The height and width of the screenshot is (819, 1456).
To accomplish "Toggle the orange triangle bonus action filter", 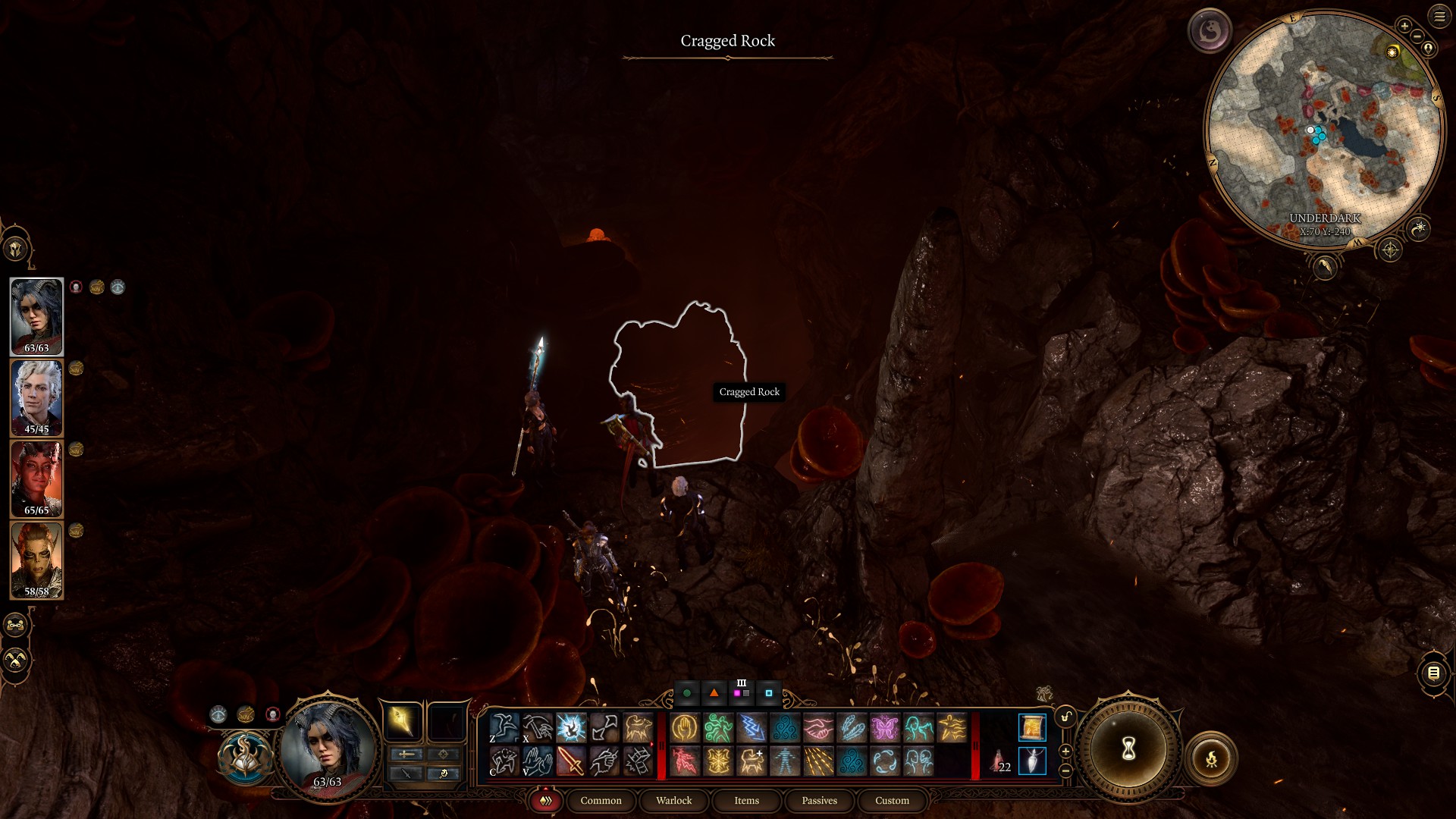I will coord(713,692).
